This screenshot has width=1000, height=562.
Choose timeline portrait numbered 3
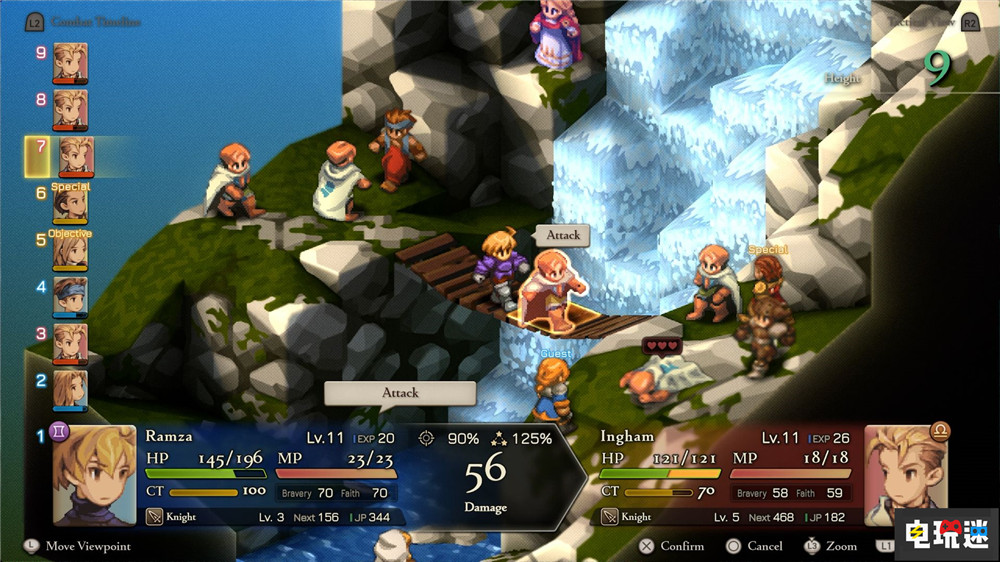point(70,343)
